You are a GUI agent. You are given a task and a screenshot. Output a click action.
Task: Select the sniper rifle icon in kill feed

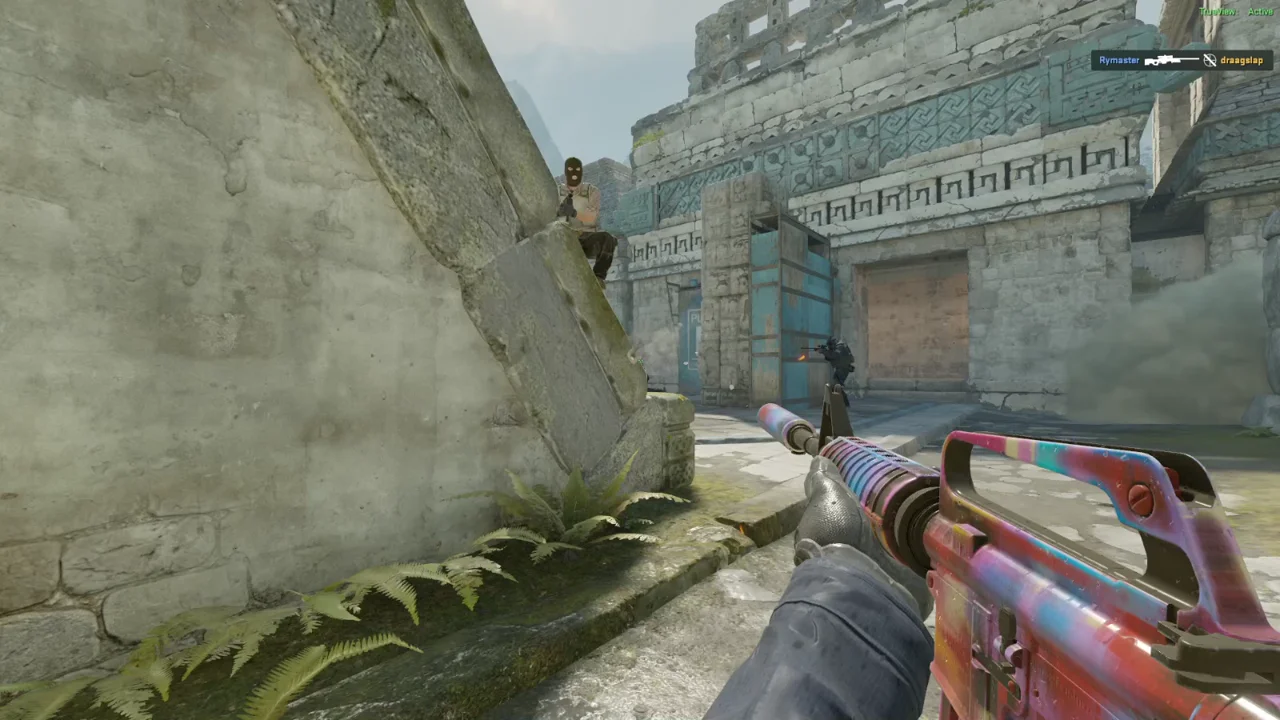coord(1171,60)
